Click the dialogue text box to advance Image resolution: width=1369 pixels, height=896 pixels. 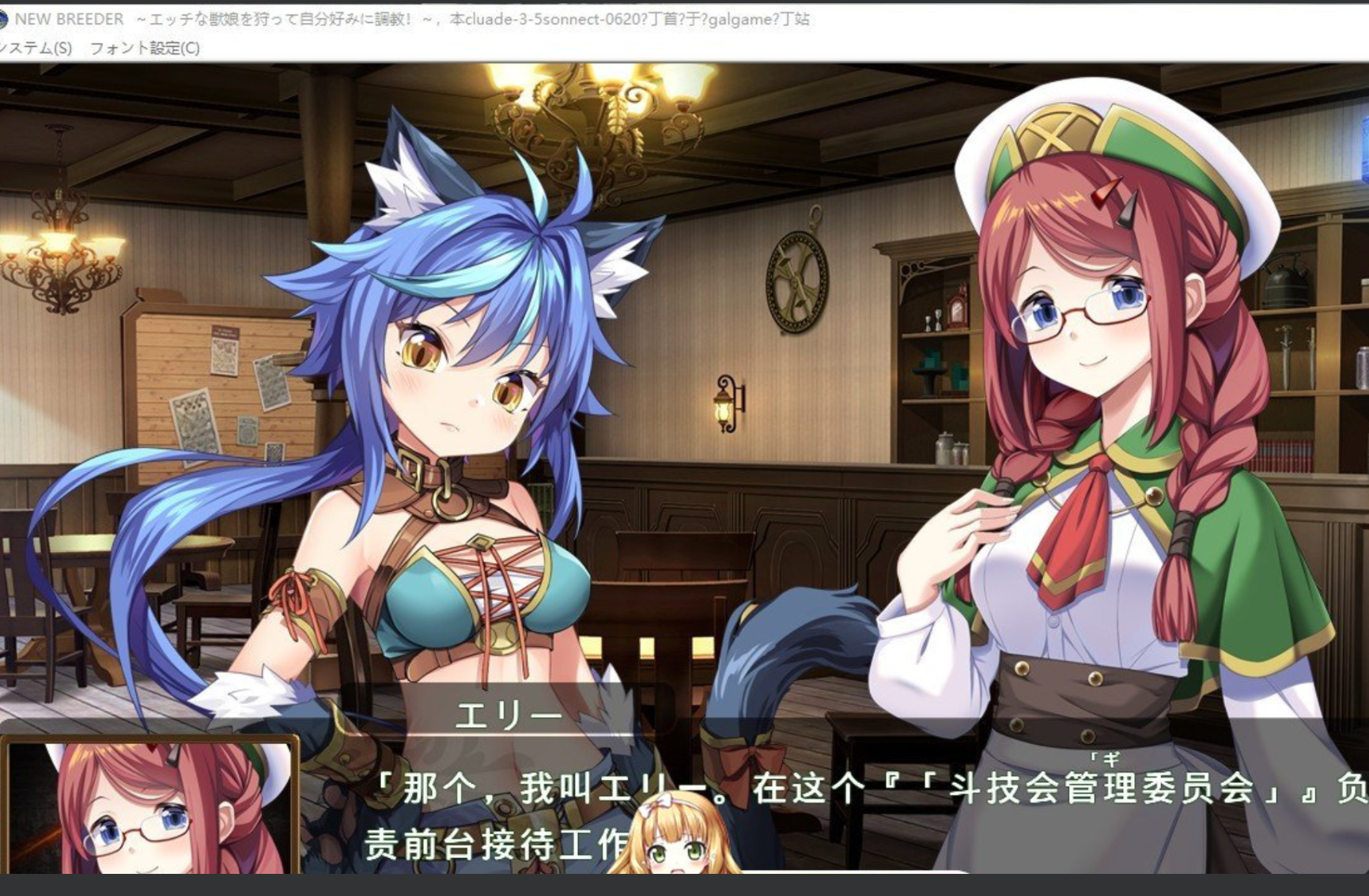[x=791, y=815]
